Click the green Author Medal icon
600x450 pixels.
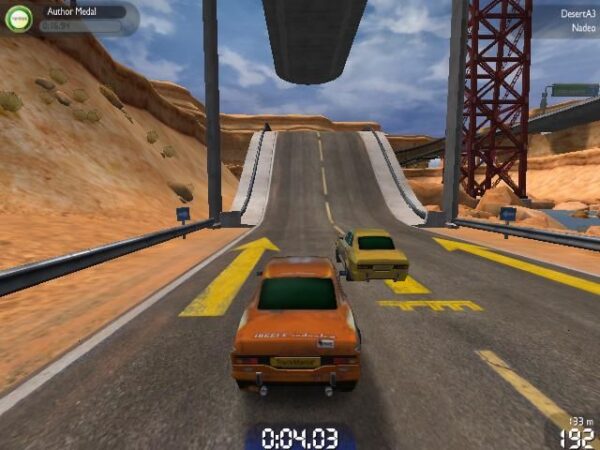(x=19, y=18)
